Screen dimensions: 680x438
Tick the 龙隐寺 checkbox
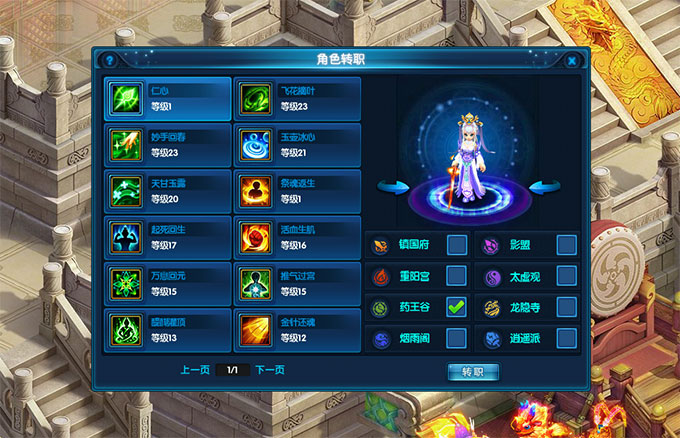click(566, 307)
